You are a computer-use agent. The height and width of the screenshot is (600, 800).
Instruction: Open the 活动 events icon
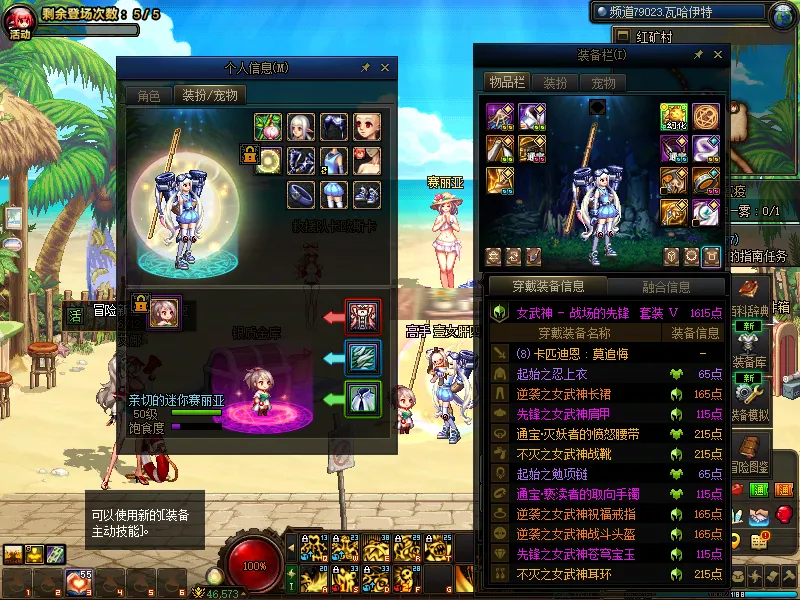pyautogui.click(x=20, y=20)
